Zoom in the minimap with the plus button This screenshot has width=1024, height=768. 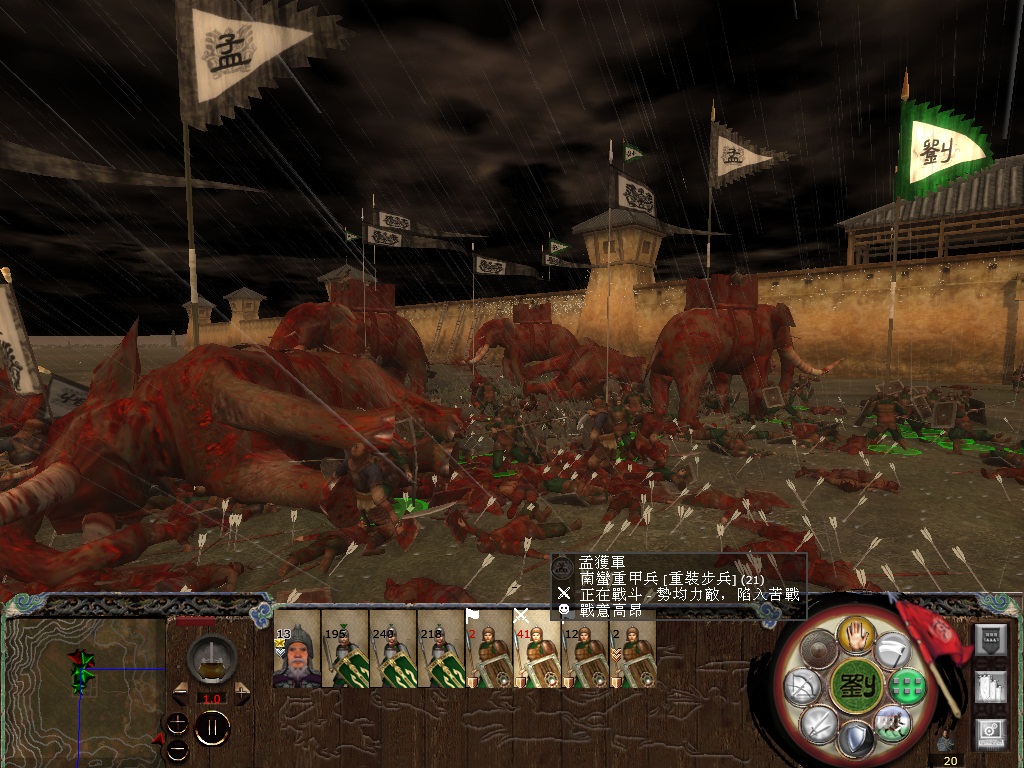point(177,722)
